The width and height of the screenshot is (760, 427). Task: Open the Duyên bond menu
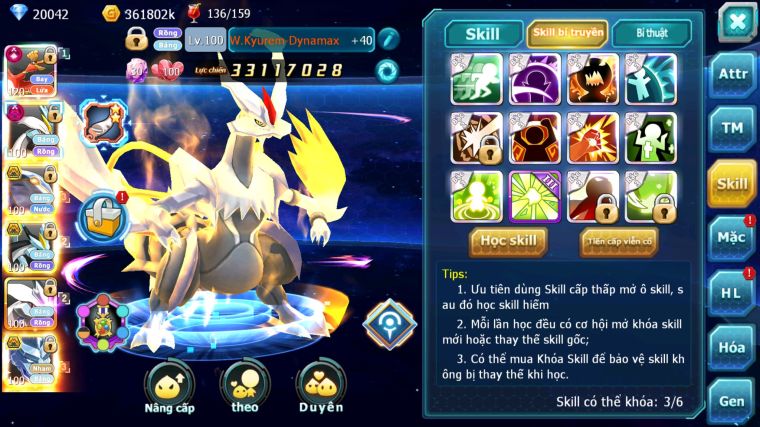click(321, 387)
